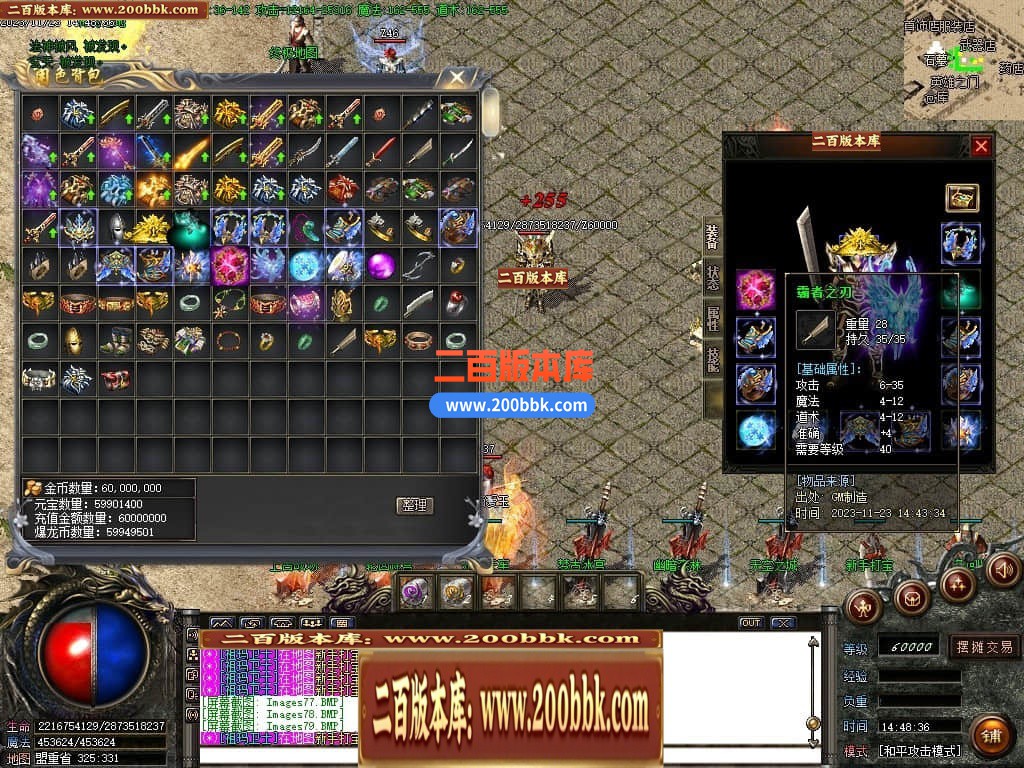Select the red-jeweled ring in backpack

tap(455, 303)
